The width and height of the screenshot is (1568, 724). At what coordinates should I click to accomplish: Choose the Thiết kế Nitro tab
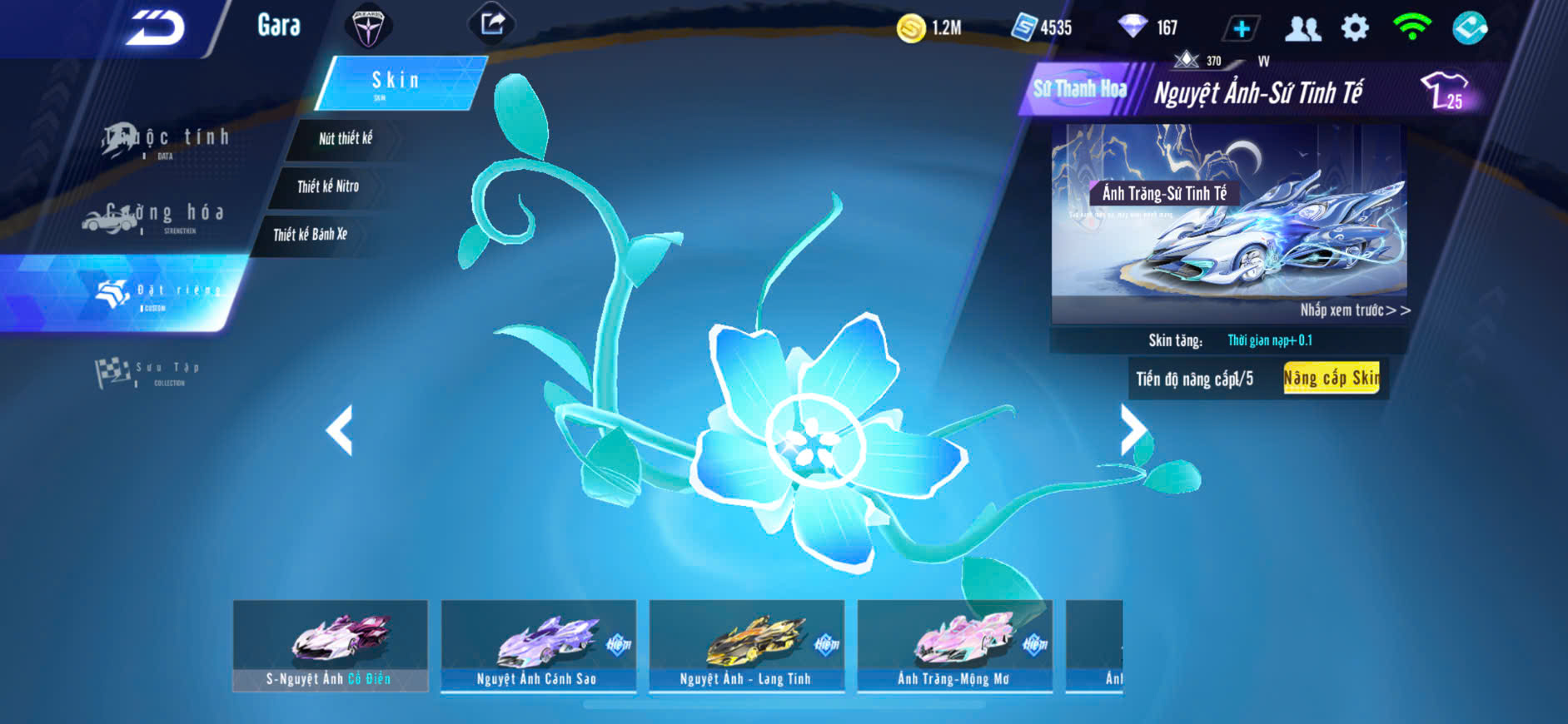click(328, 186)
